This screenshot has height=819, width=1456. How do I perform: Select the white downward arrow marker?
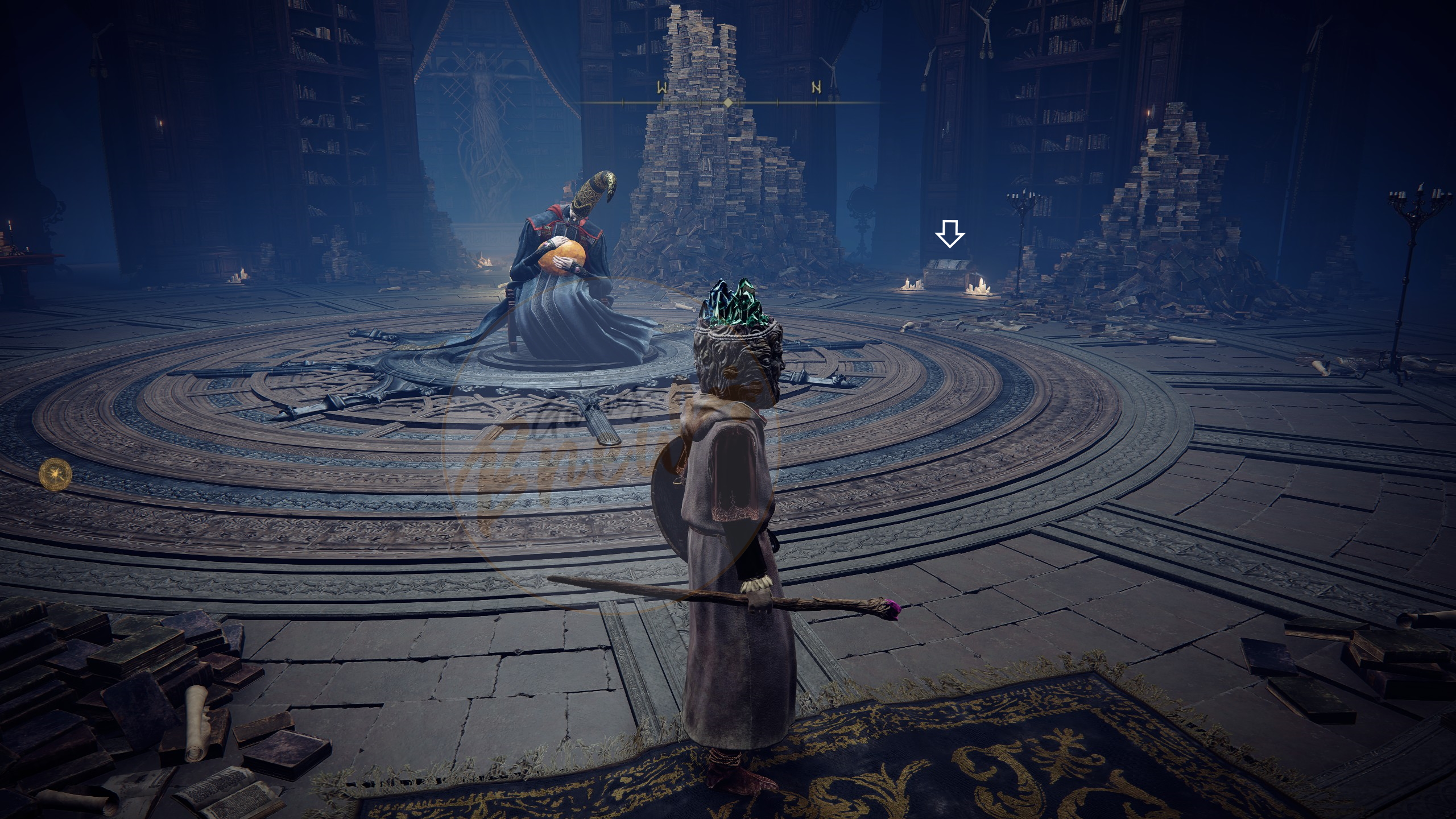[x=950, y=234]
